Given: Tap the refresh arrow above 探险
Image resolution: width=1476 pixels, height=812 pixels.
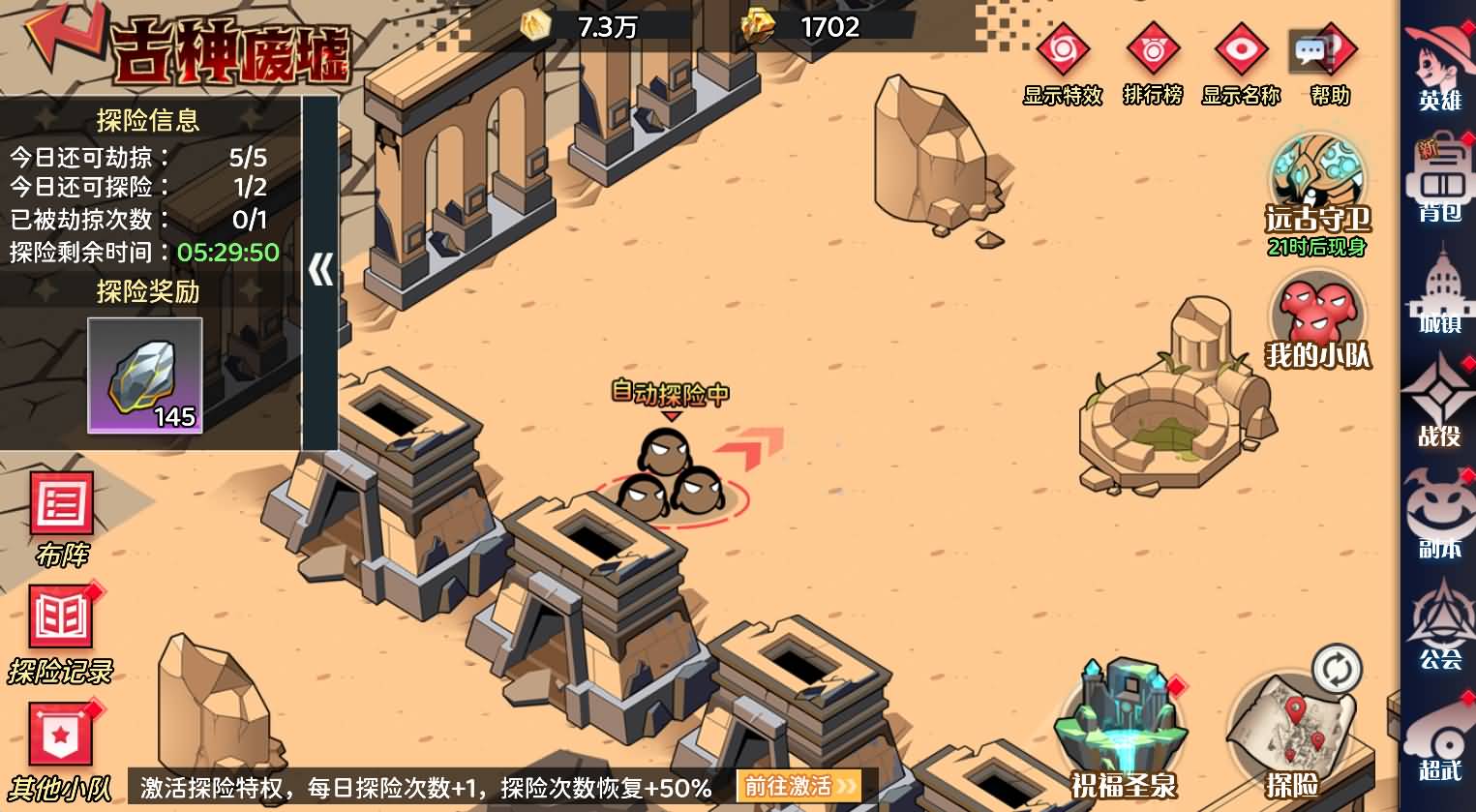Looking at the screenshot, I should [x=1336, y=668].
